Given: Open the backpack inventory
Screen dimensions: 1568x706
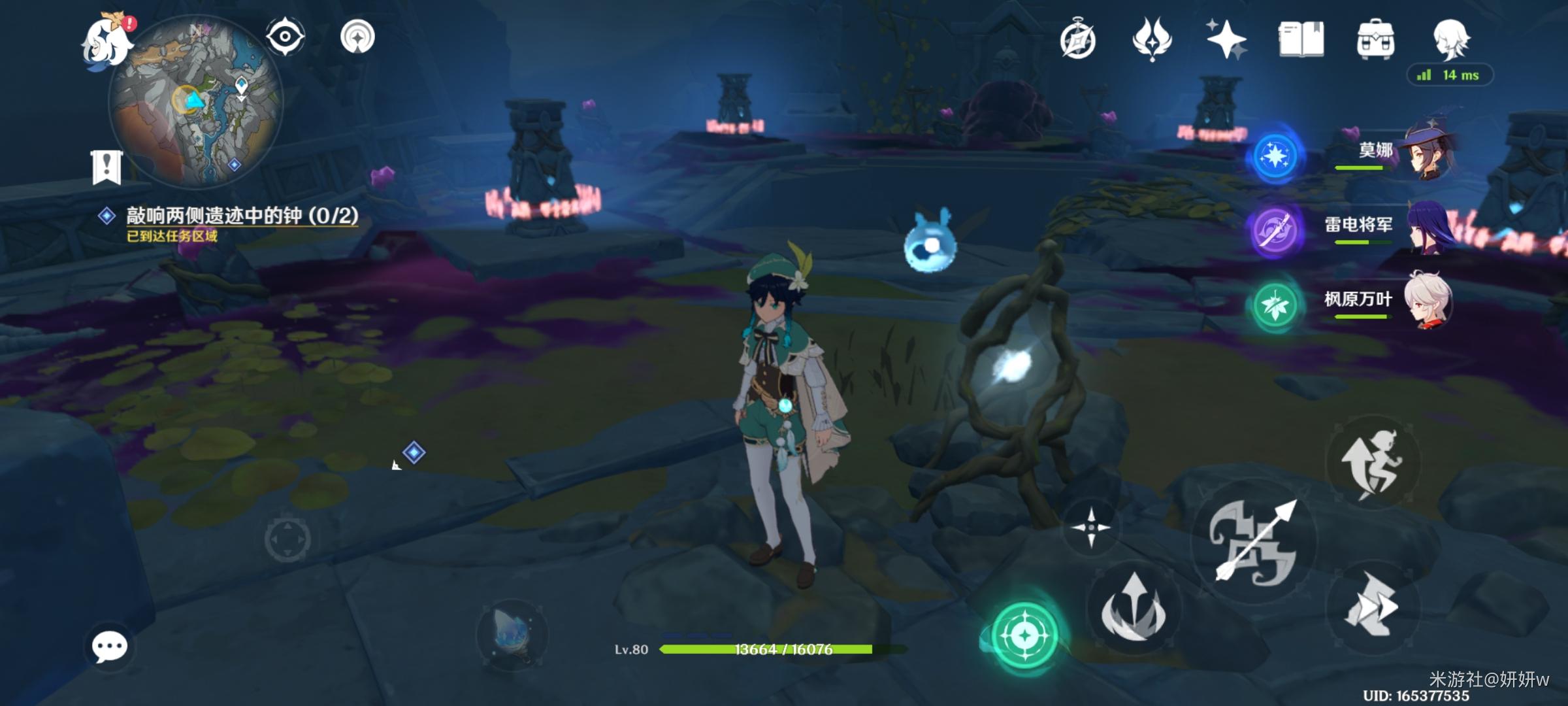Looking at the screenshot, I should [1375, 39].
